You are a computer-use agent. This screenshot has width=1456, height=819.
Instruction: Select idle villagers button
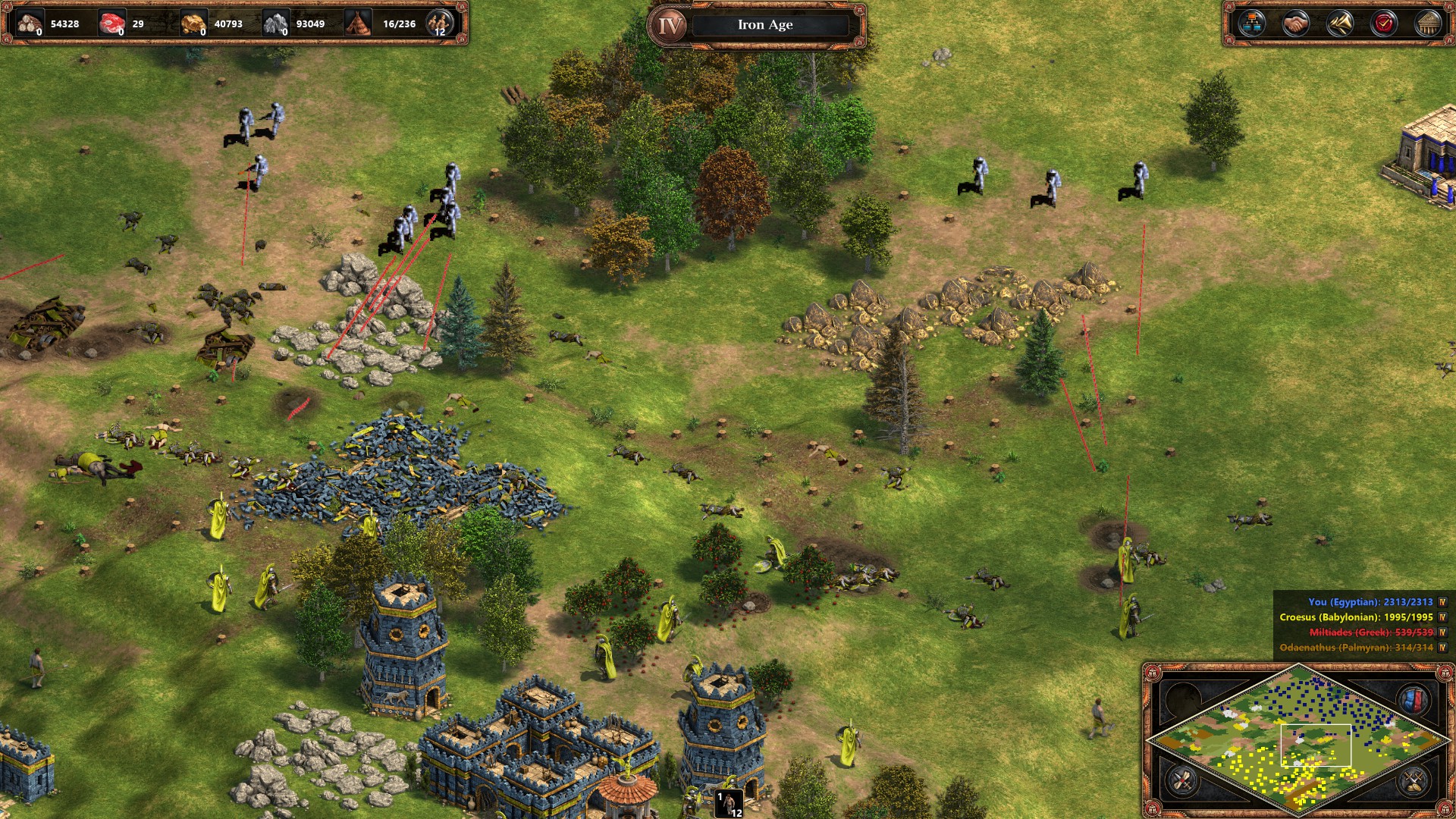[439, 24]
